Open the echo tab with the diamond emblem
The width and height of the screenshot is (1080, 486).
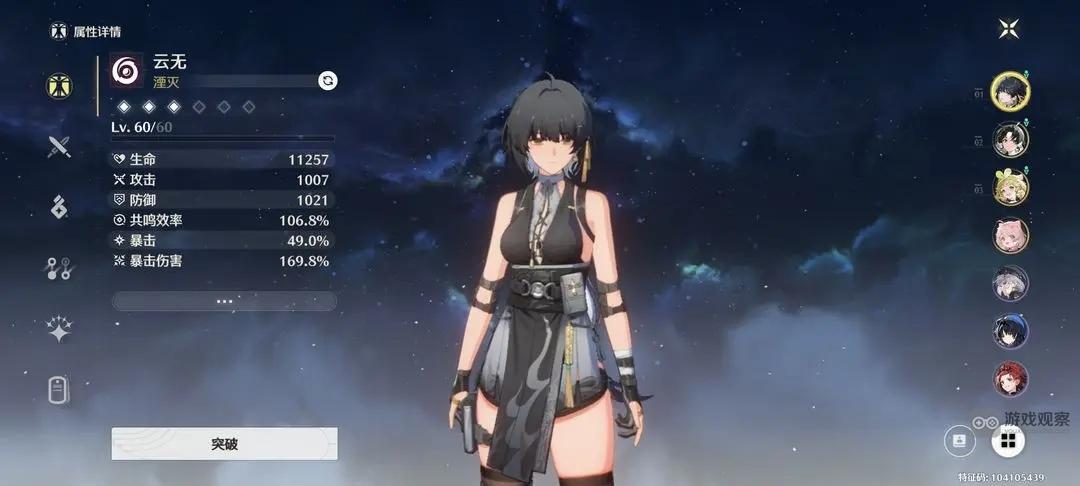point(59,207)
